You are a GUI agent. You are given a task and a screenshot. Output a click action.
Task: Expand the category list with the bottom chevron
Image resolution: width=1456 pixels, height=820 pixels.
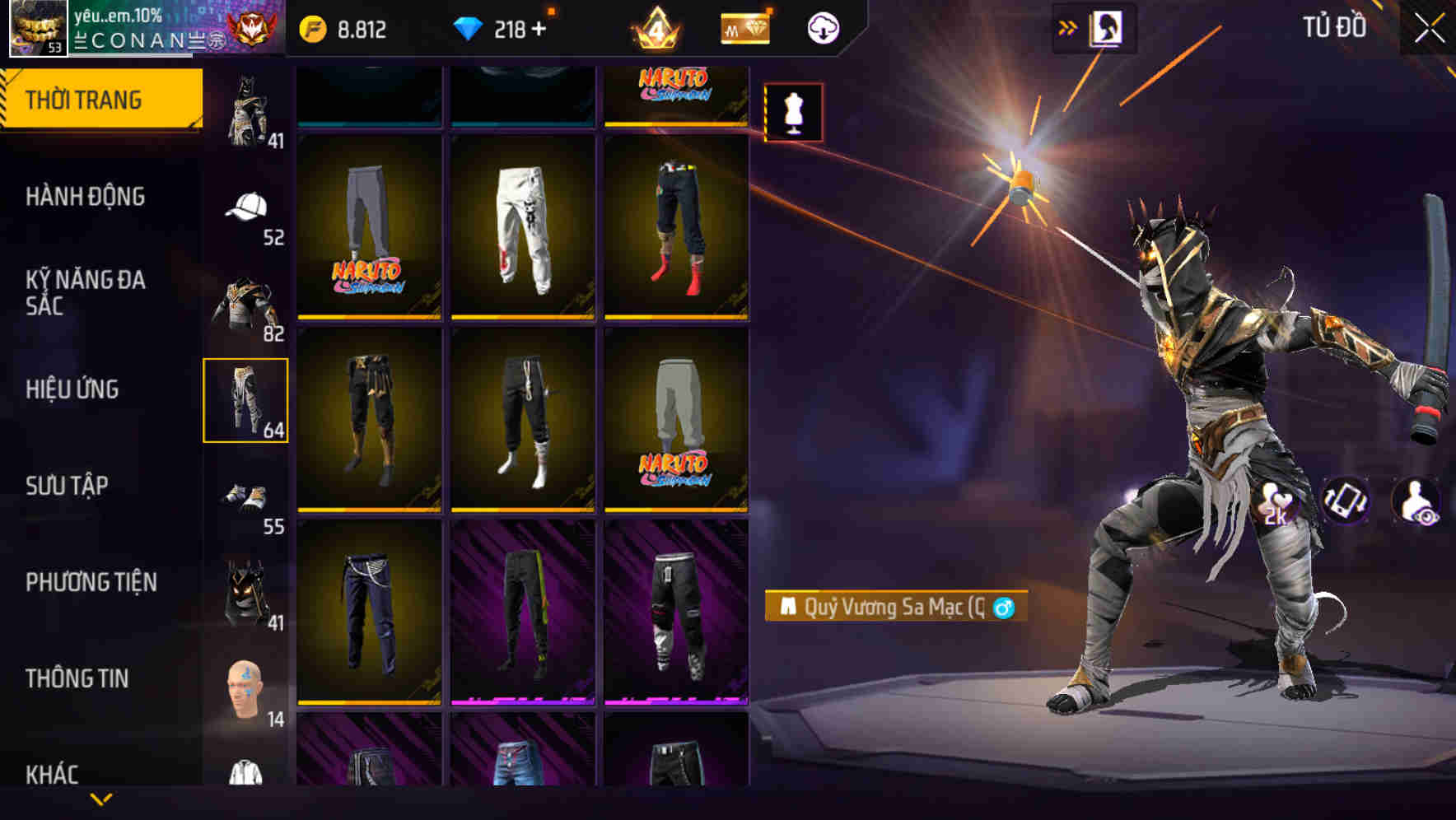click(x=102, y=800)
